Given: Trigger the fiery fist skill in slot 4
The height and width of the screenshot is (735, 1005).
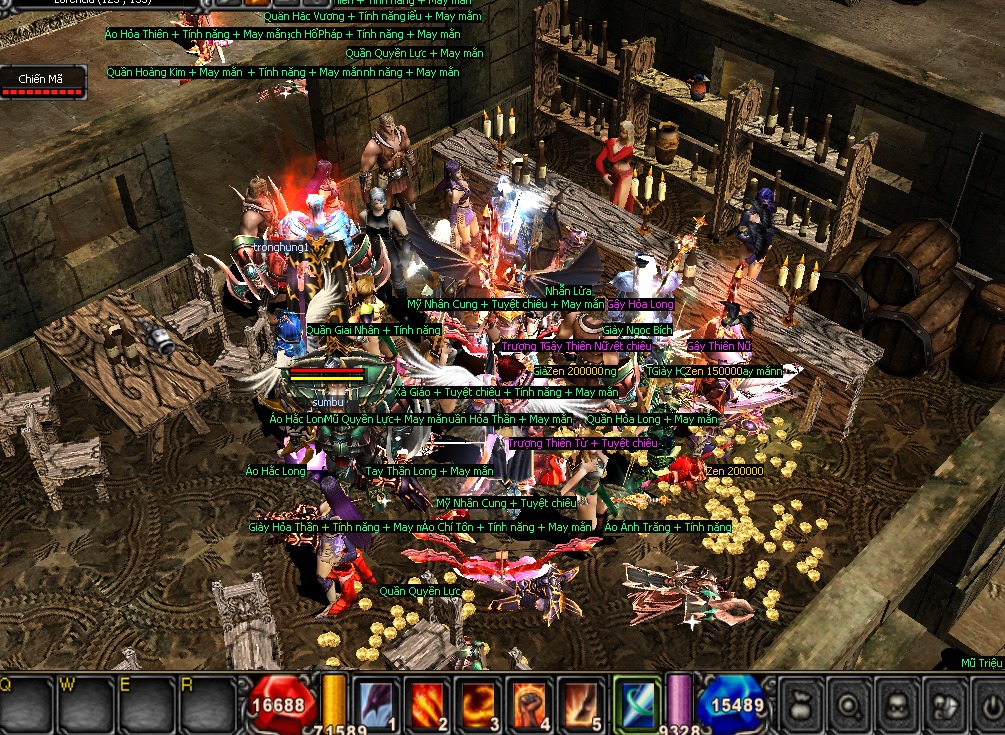Looking at the screenshot, I should click(530, 703).
